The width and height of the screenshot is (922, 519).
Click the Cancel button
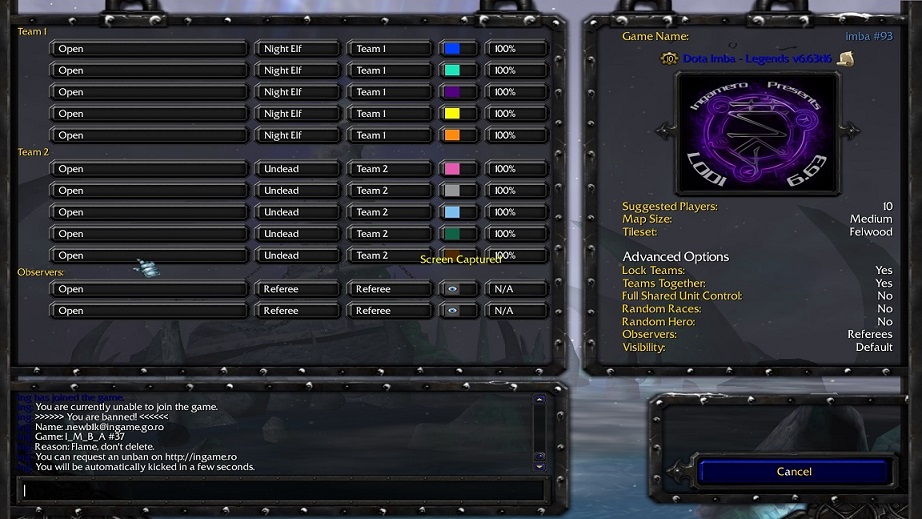[794, 471]
